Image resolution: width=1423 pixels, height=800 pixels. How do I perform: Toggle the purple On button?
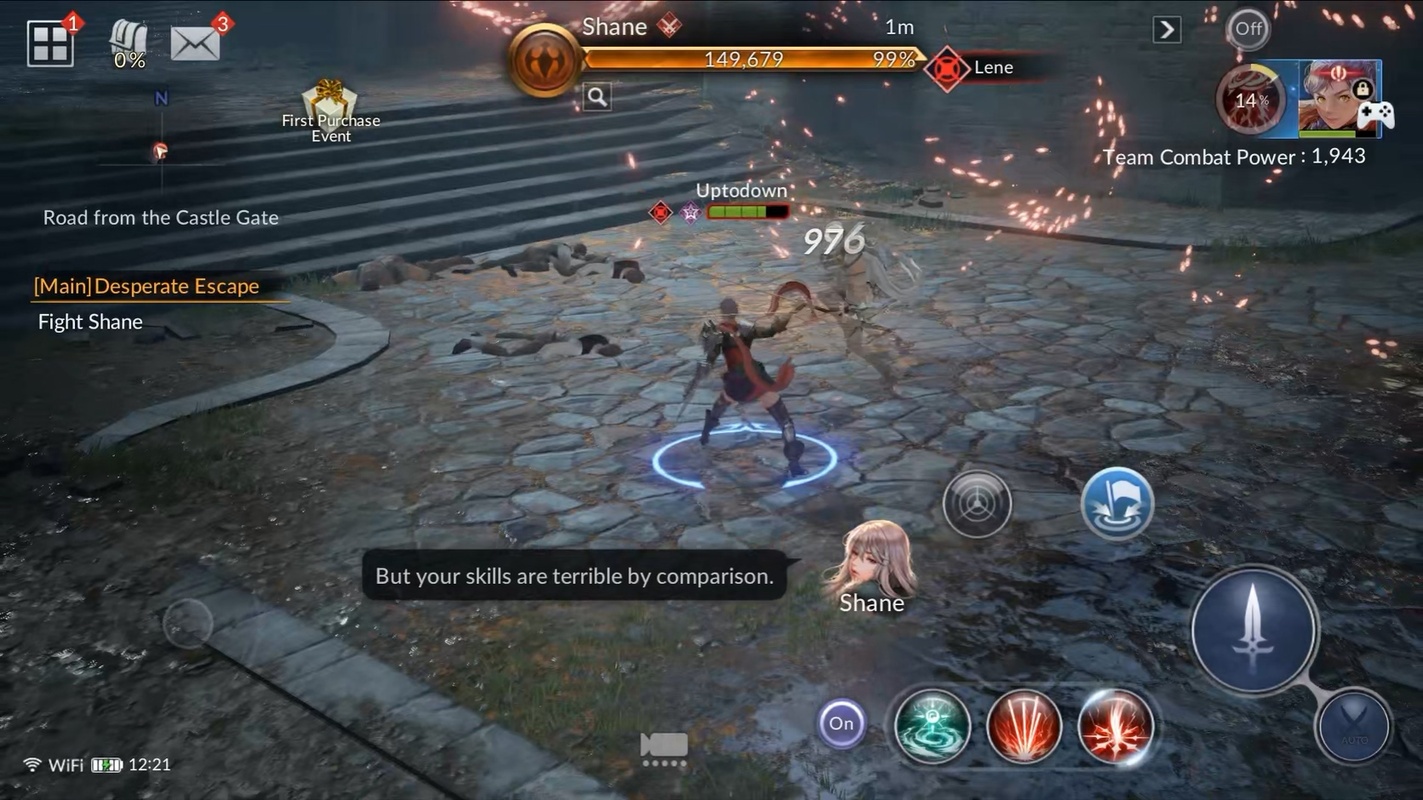click(842, 724)
